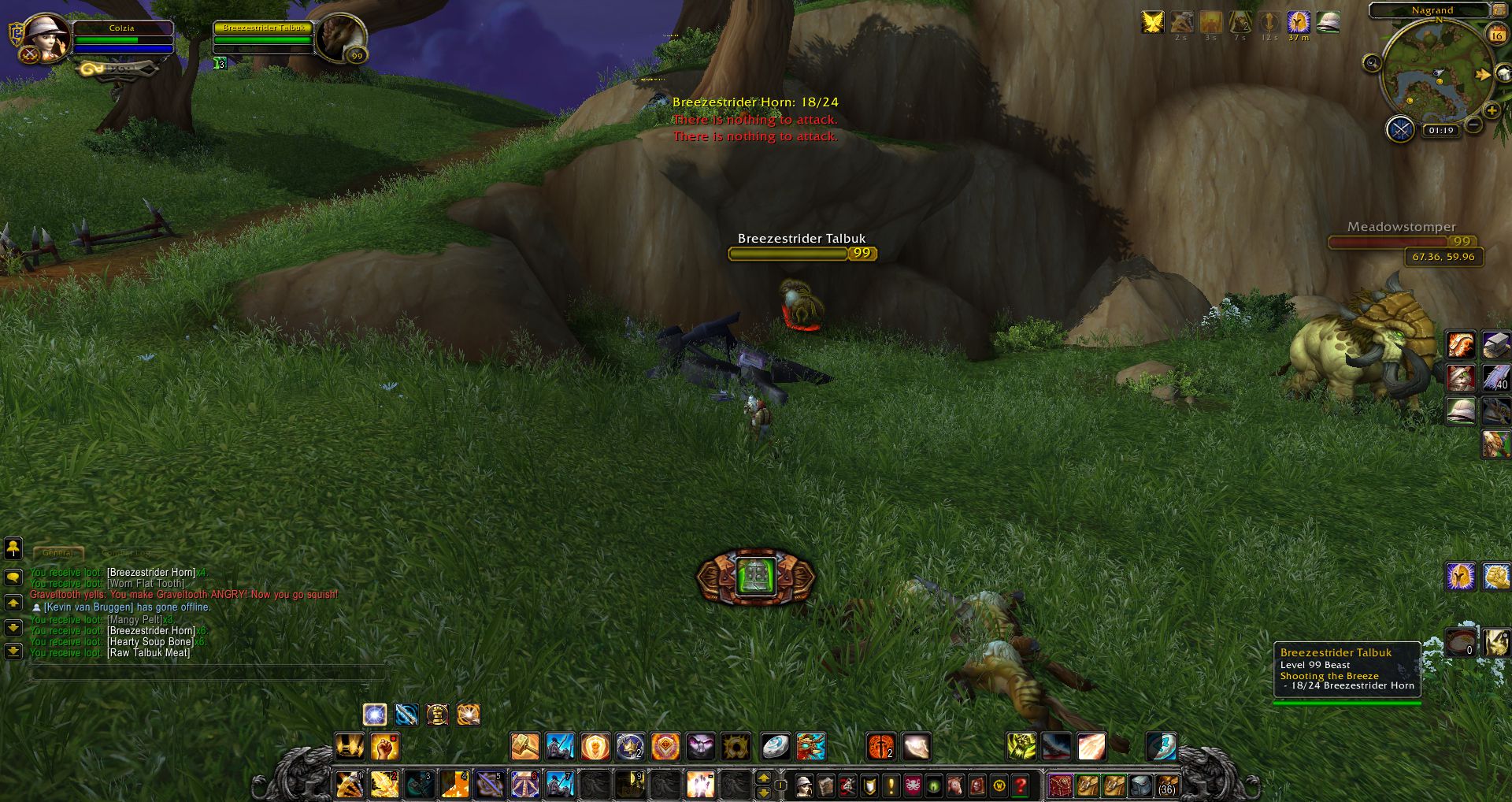Open the social friends button above chat
The image size is (1512, 802).
pos(13,548)
